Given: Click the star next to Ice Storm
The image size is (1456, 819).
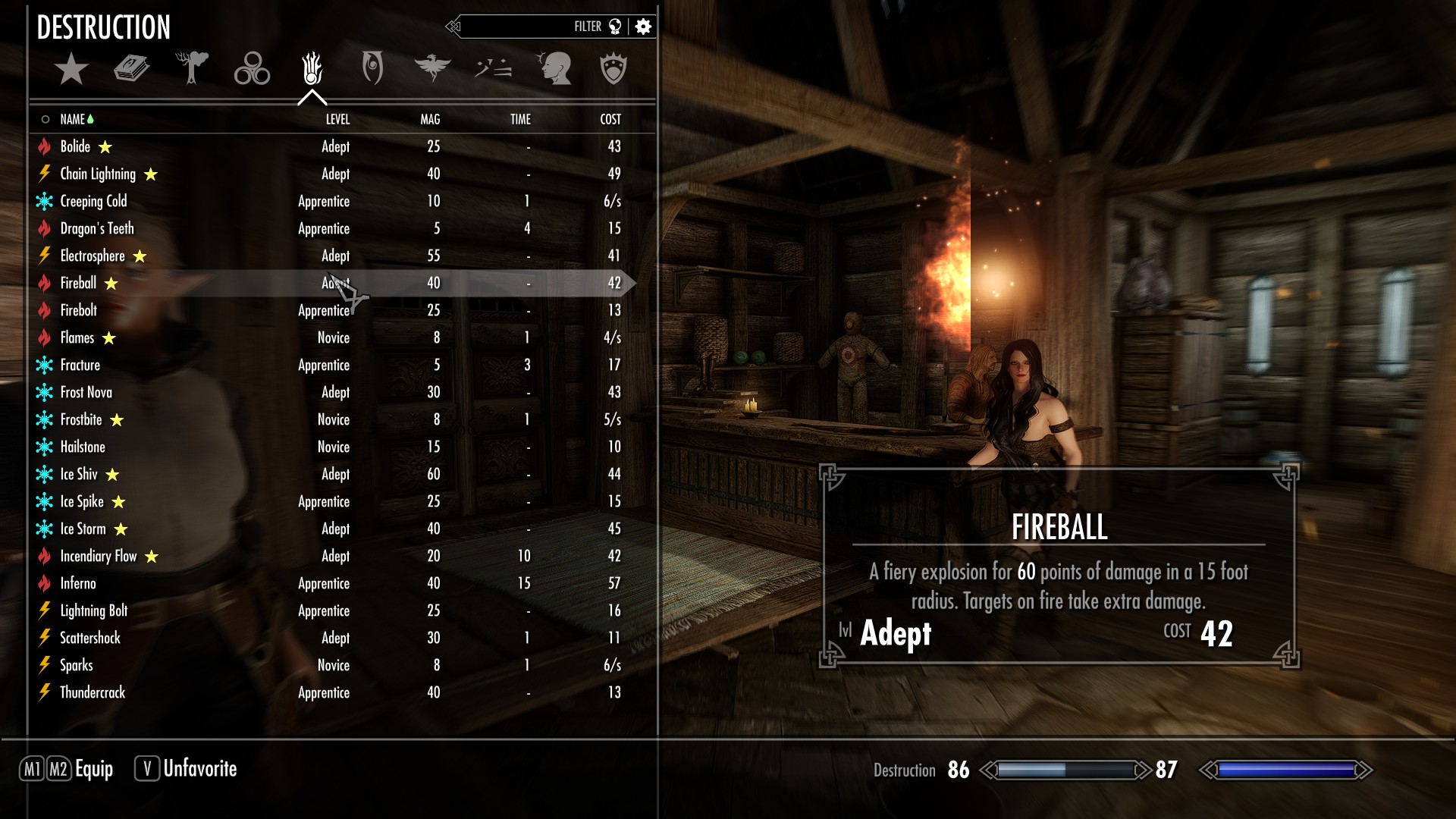Looking at the screenshot, I should tap(121, 529).
